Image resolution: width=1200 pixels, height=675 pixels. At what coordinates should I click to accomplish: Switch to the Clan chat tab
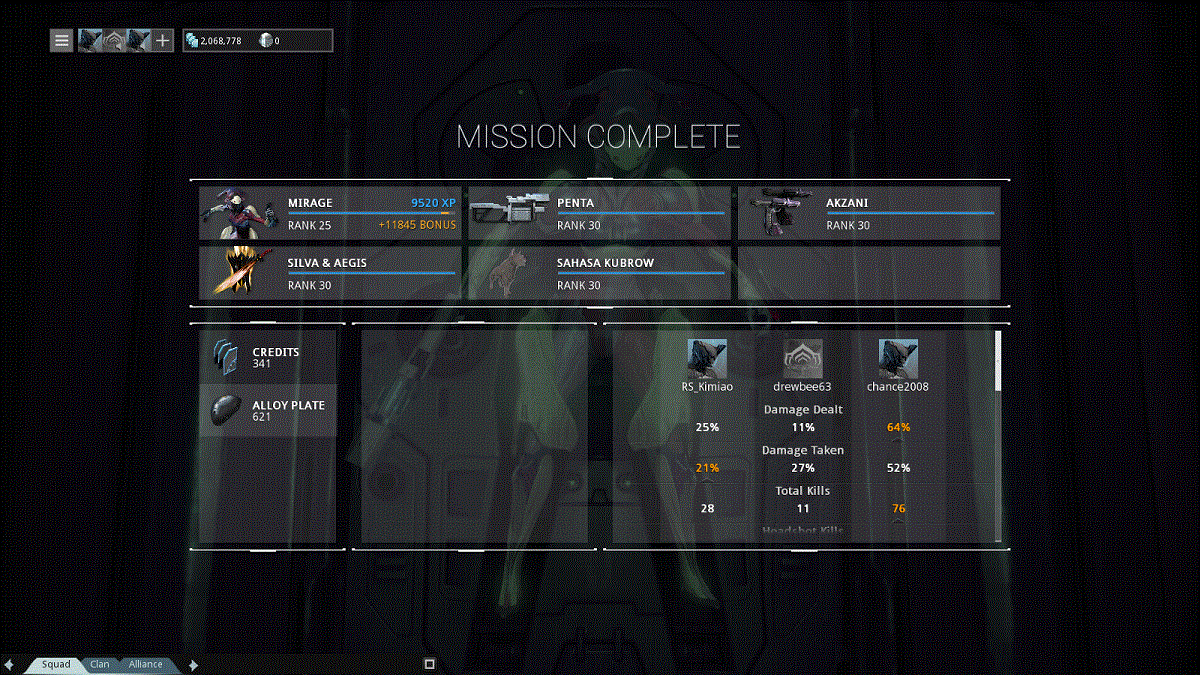tap(100, 664)
